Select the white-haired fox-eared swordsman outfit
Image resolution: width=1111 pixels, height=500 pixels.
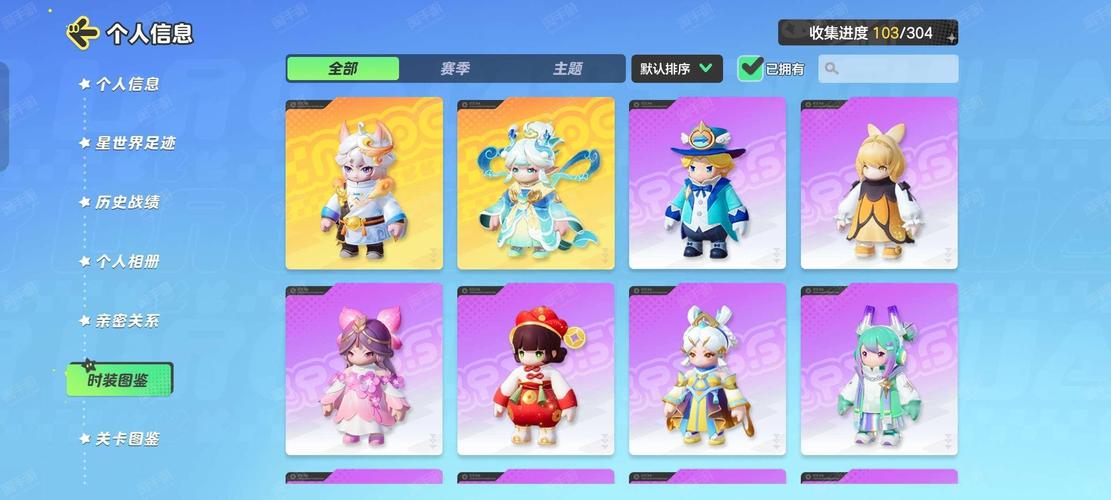pyautogui.click(x=364, y=183)
